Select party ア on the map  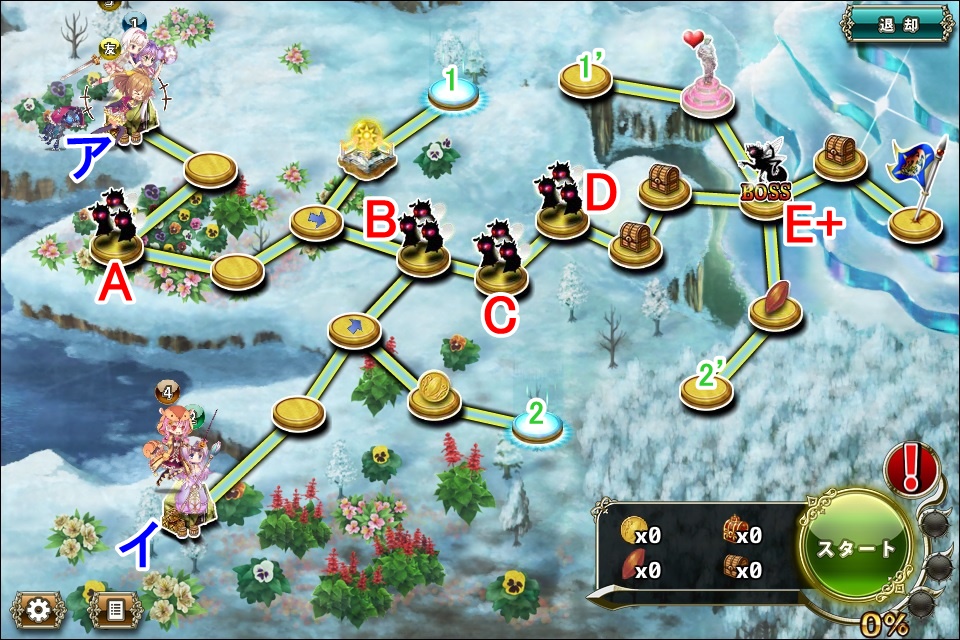tap(125, 95)
